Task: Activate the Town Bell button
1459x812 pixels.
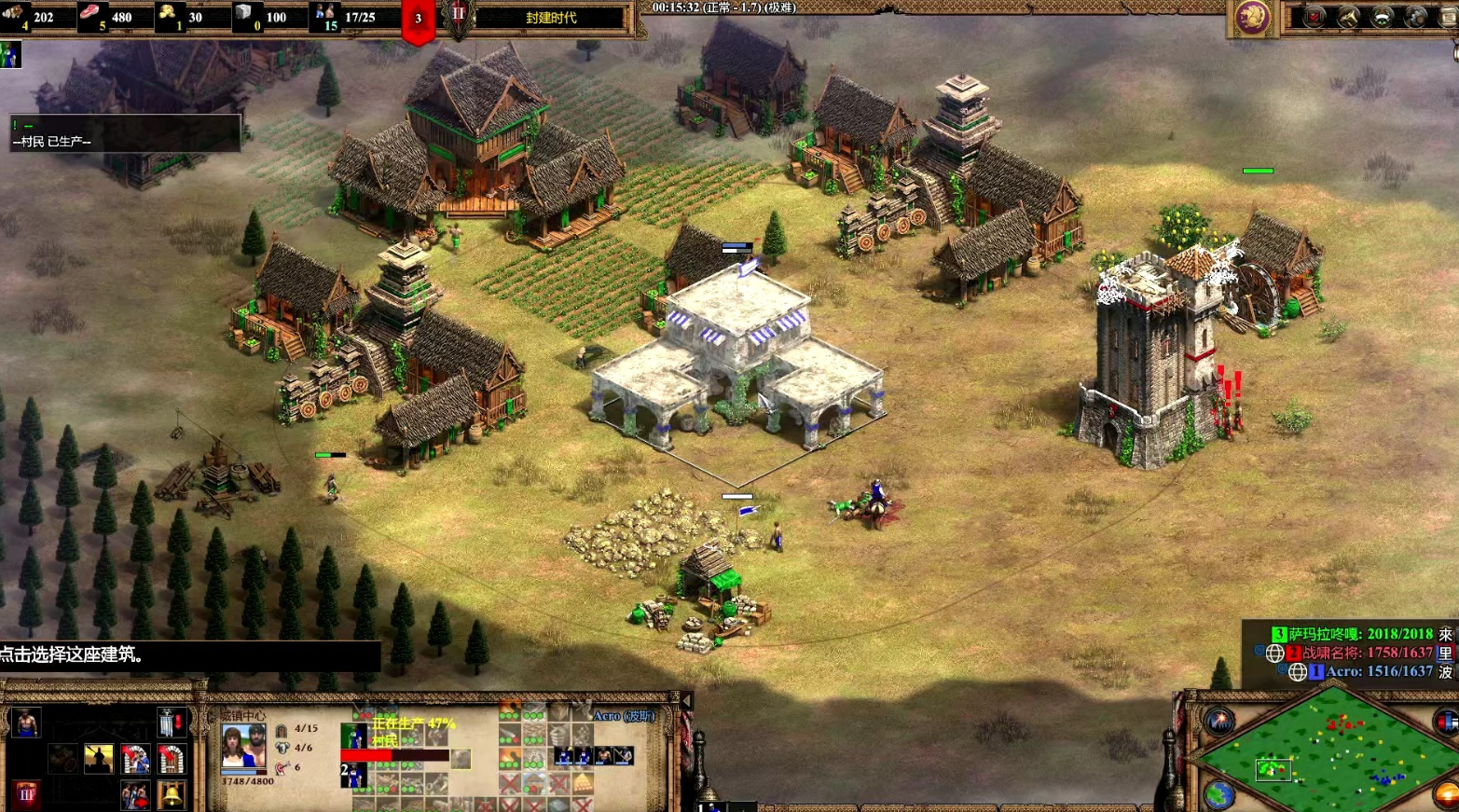Action: click(x=171, y=795)
